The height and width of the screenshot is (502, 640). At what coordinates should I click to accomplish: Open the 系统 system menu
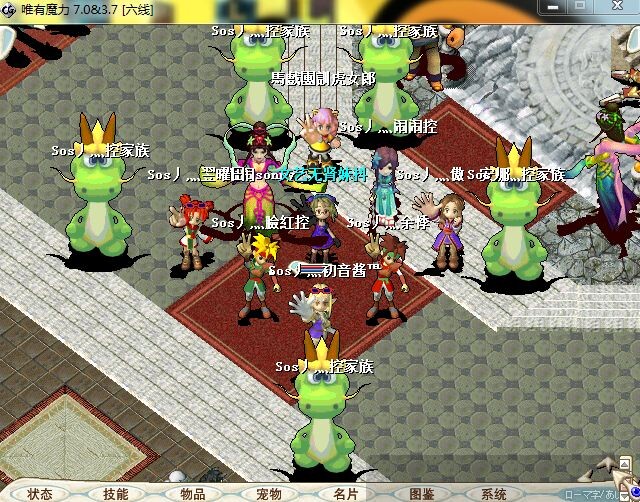coord(494,494)
